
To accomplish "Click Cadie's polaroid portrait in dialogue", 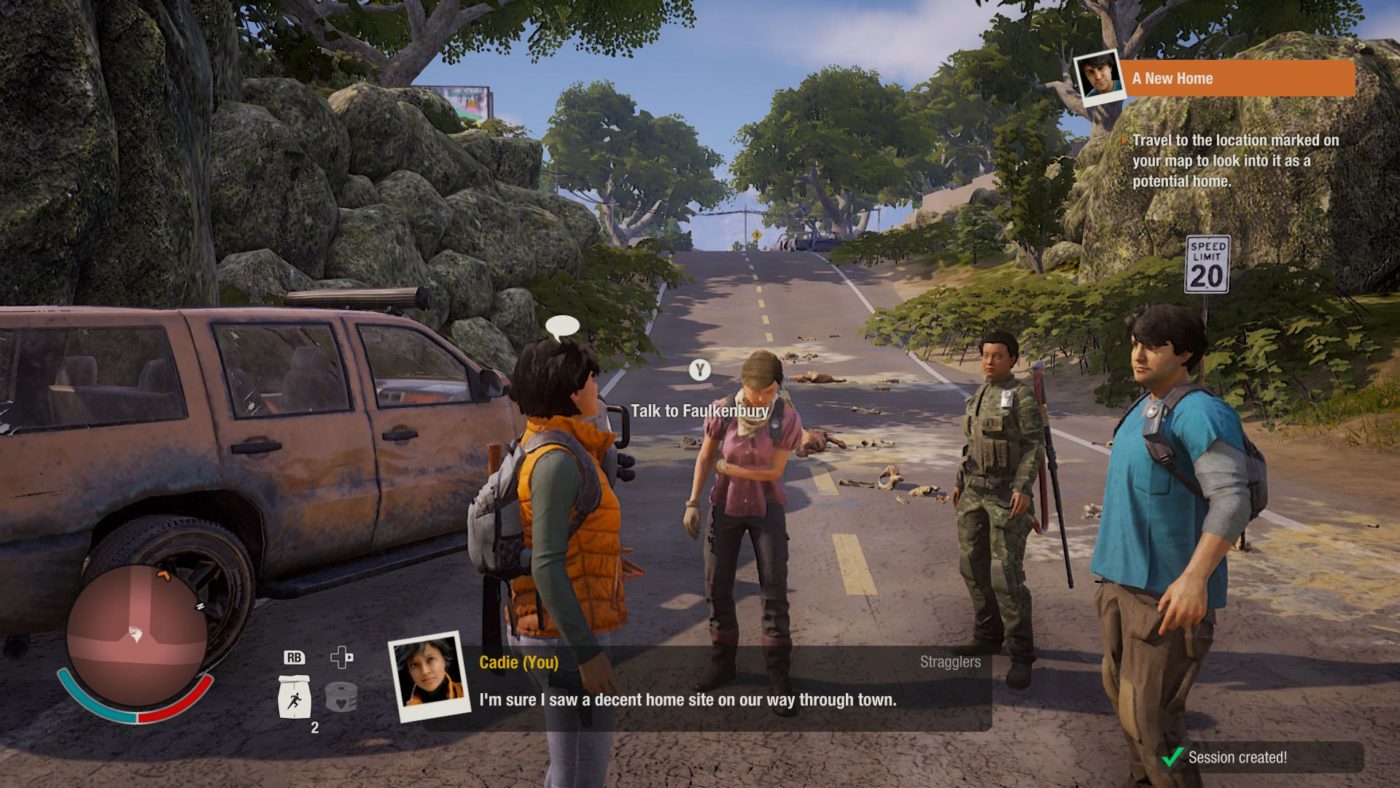I will coord(428,676).
